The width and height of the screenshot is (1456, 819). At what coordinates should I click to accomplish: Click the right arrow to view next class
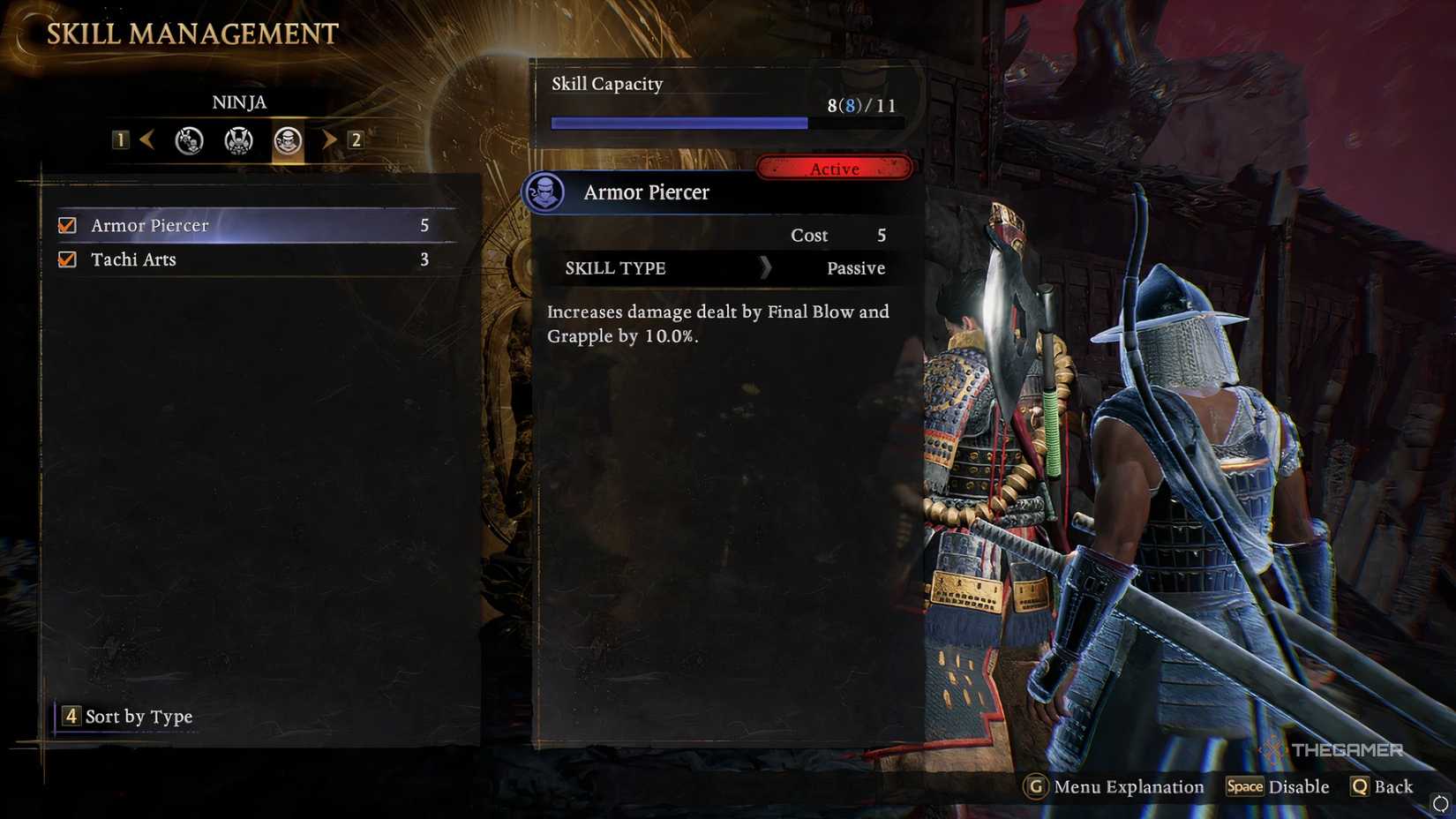pyautogui.click(x=329, y=139)
